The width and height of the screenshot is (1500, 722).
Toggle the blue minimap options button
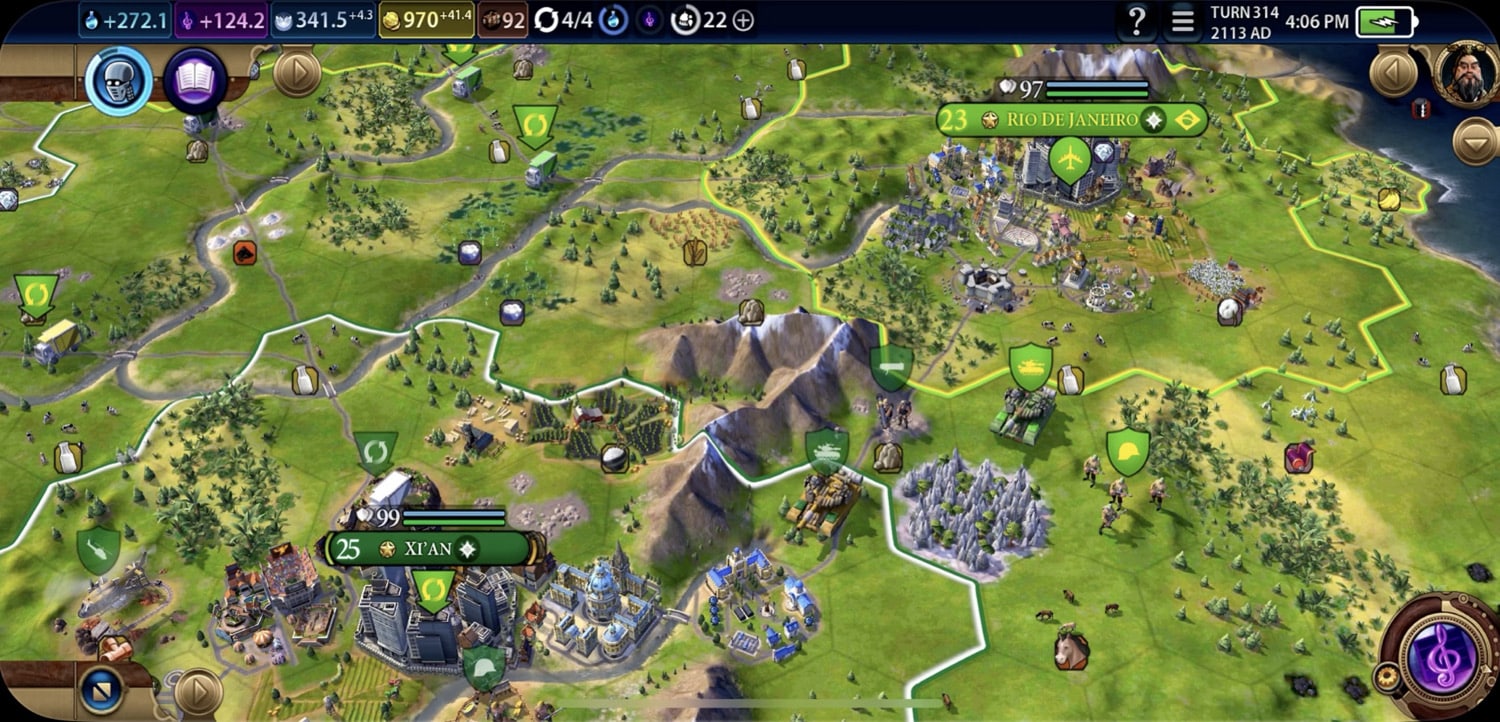coord(101,690)
